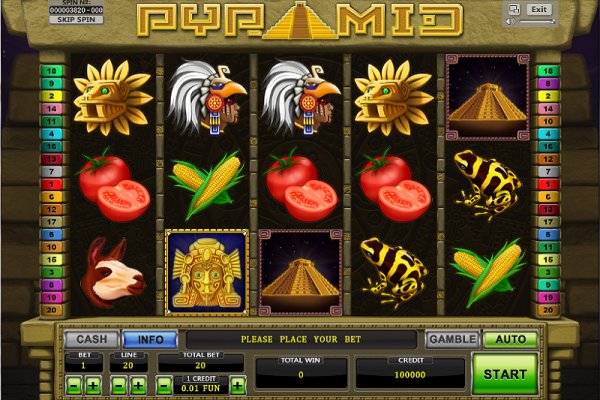Click the SKIP SPIN button
The height and width of the screenshot is (400, 600).
coord(74,19)
